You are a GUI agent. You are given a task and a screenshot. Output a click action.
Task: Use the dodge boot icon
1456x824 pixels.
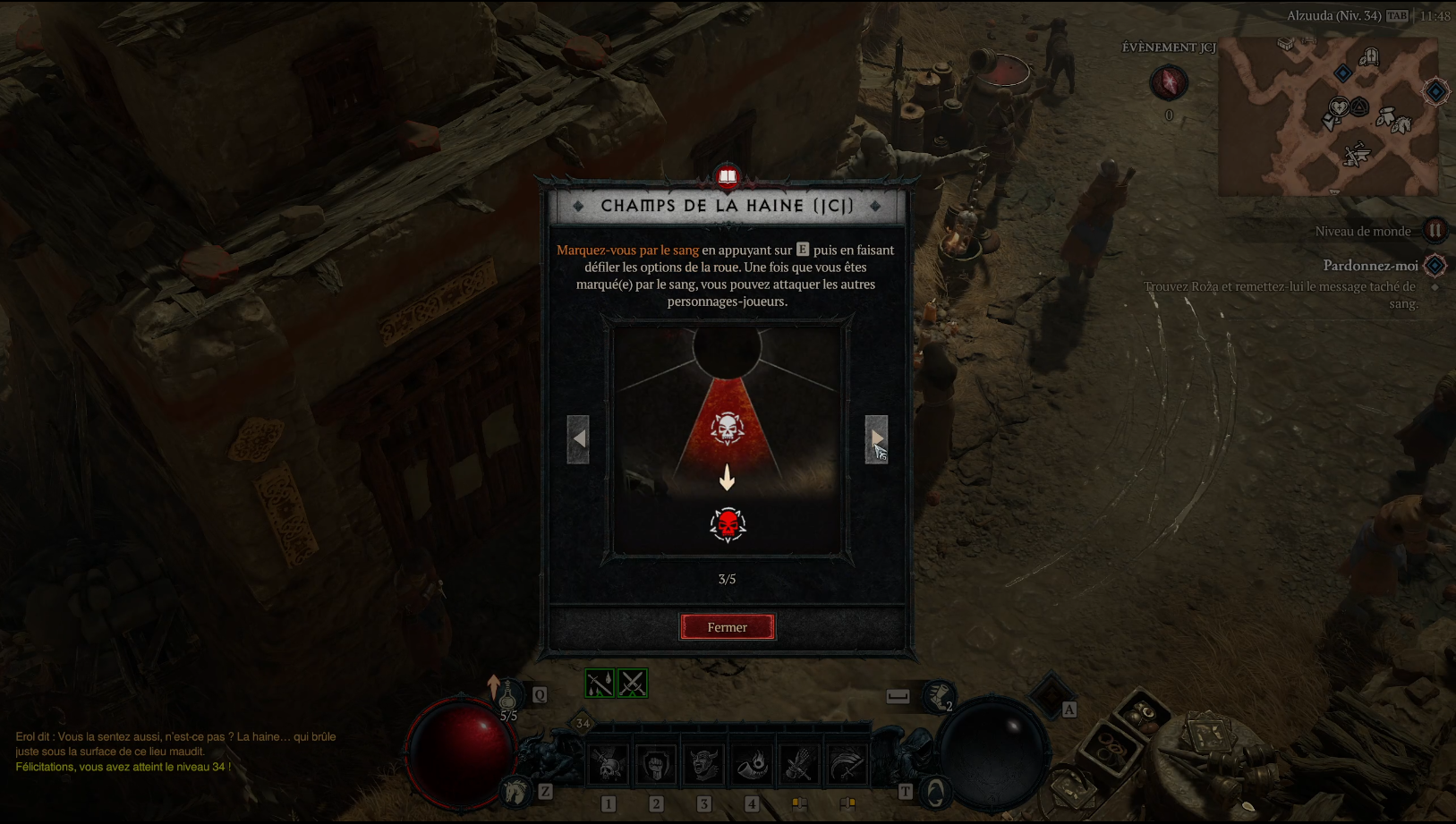coord(938,696)
